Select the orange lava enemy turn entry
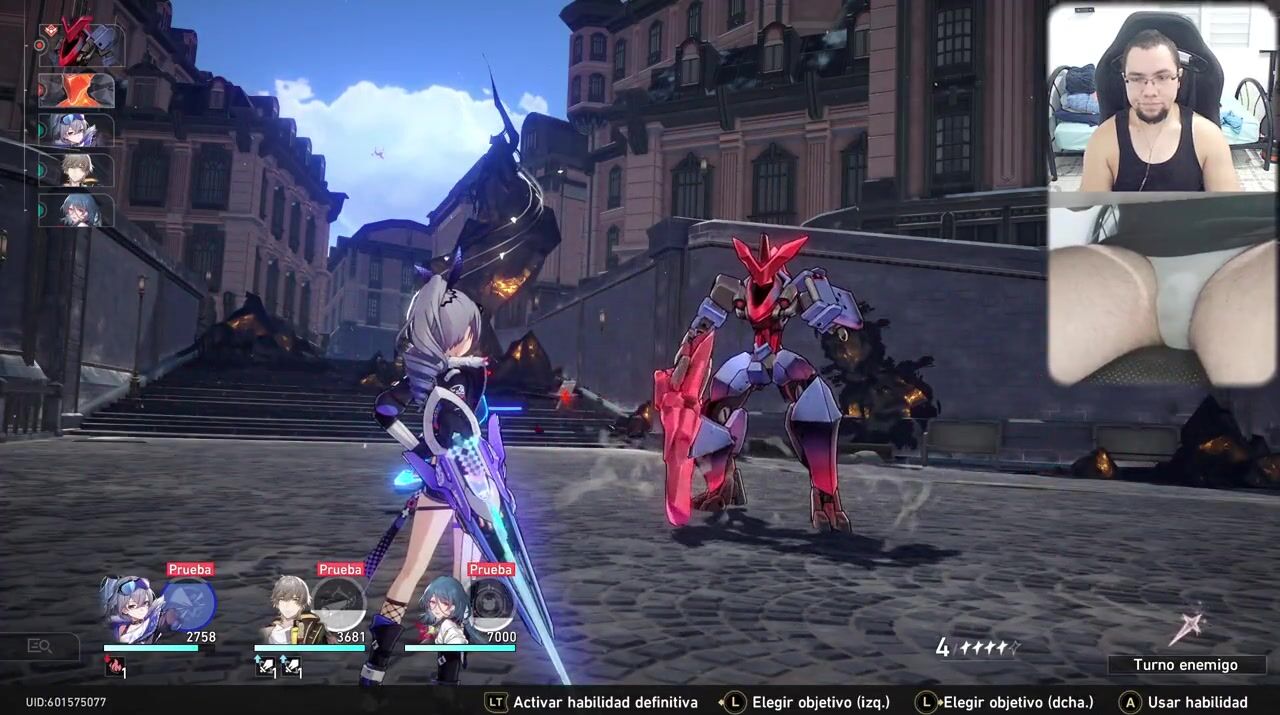 point(77,91)
